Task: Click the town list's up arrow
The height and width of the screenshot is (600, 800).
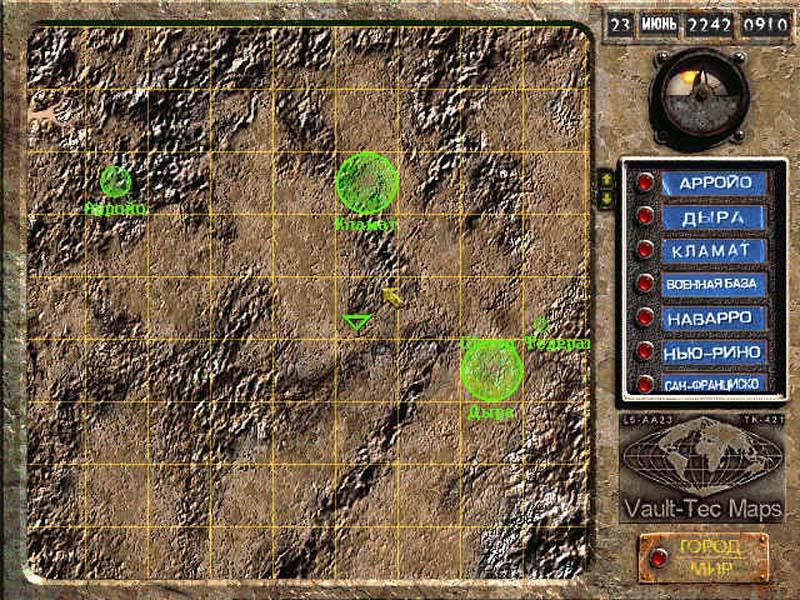Action: 605,179
